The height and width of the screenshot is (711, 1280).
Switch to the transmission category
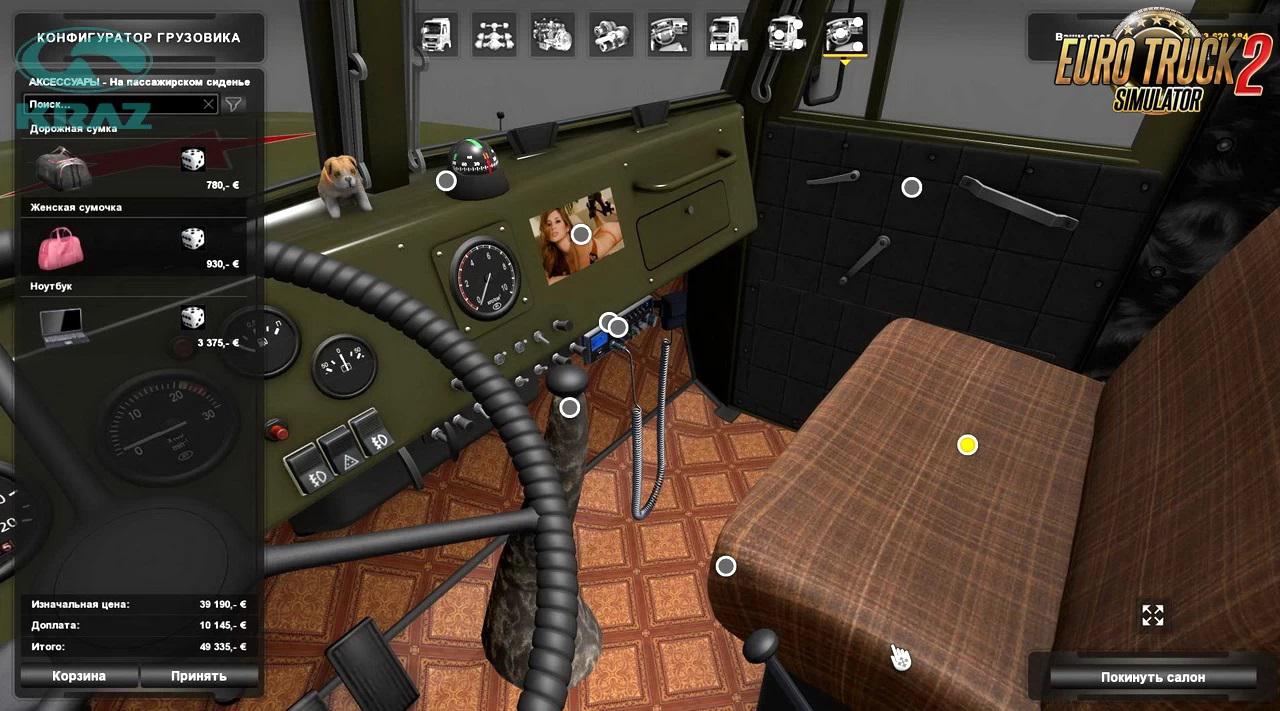(x=610, y=35)
